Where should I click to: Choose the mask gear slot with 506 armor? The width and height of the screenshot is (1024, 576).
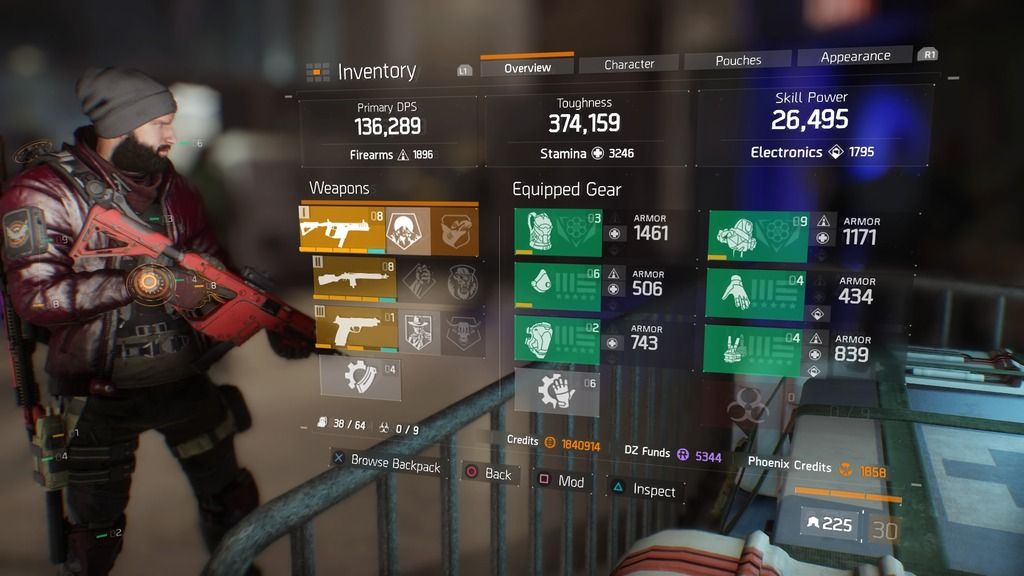[557, 287]
